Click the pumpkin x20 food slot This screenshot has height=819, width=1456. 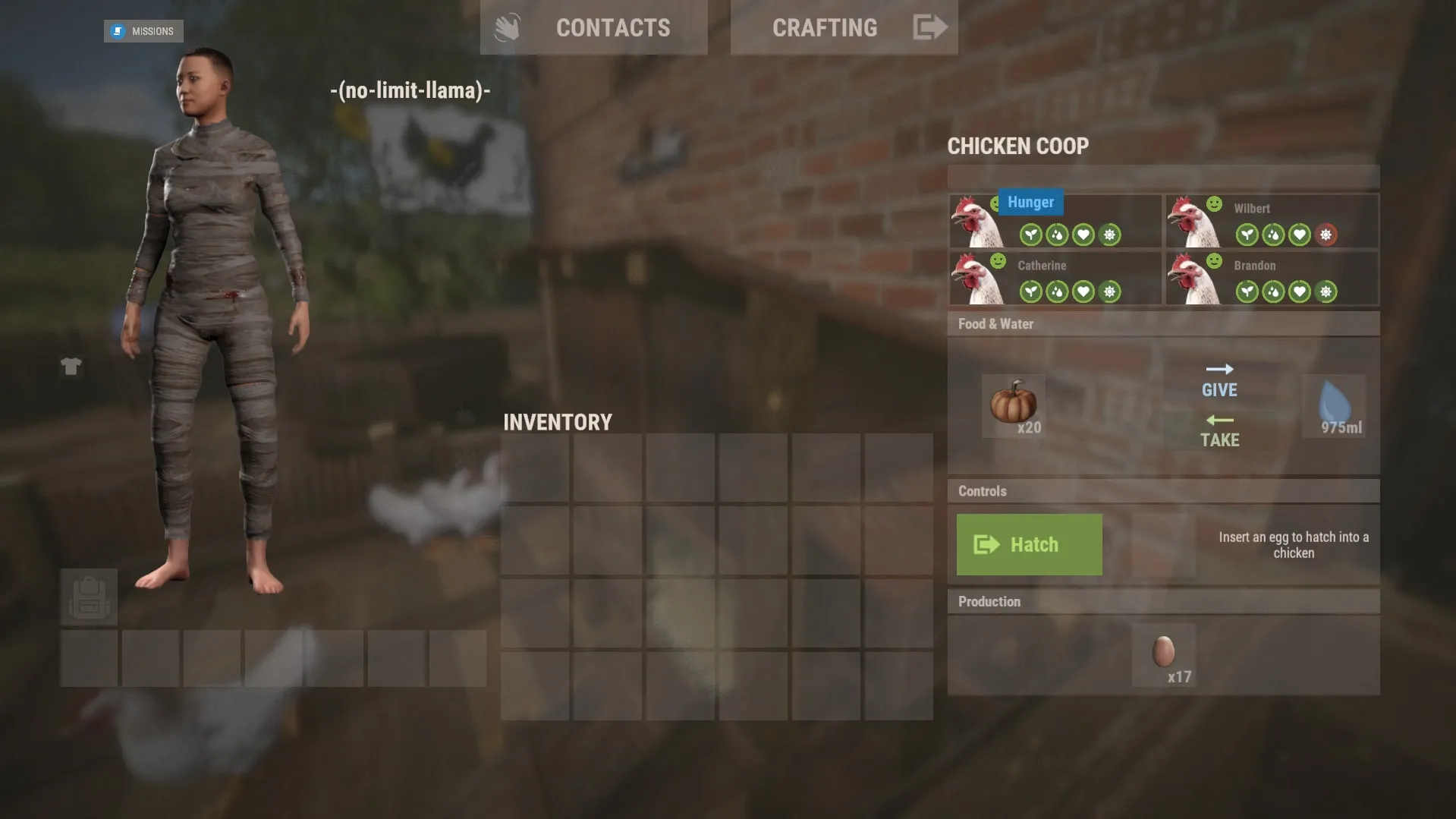tap(1014, 406)
